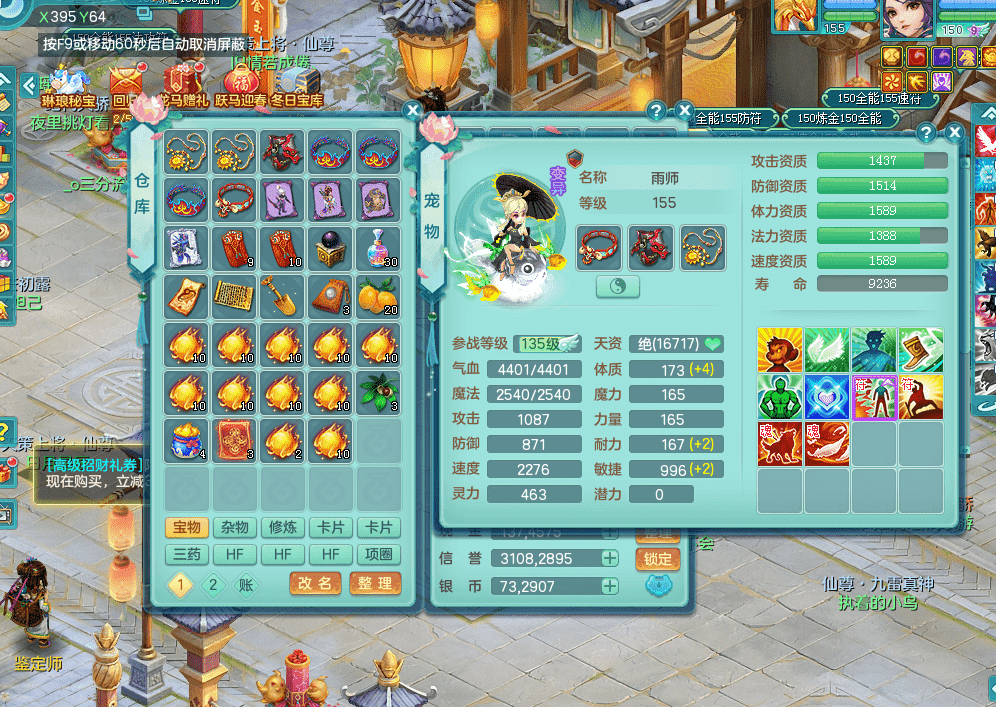Open help for the pet window

coord(926,133)
